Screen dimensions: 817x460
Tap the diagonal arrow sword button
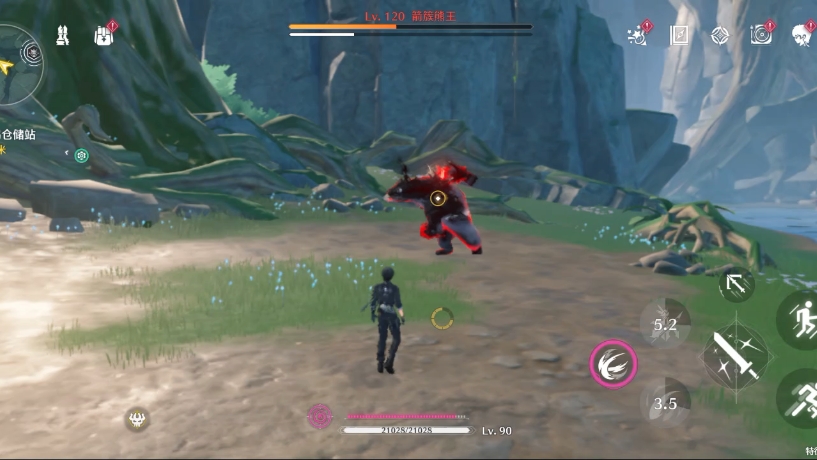(x=736, y=285)
